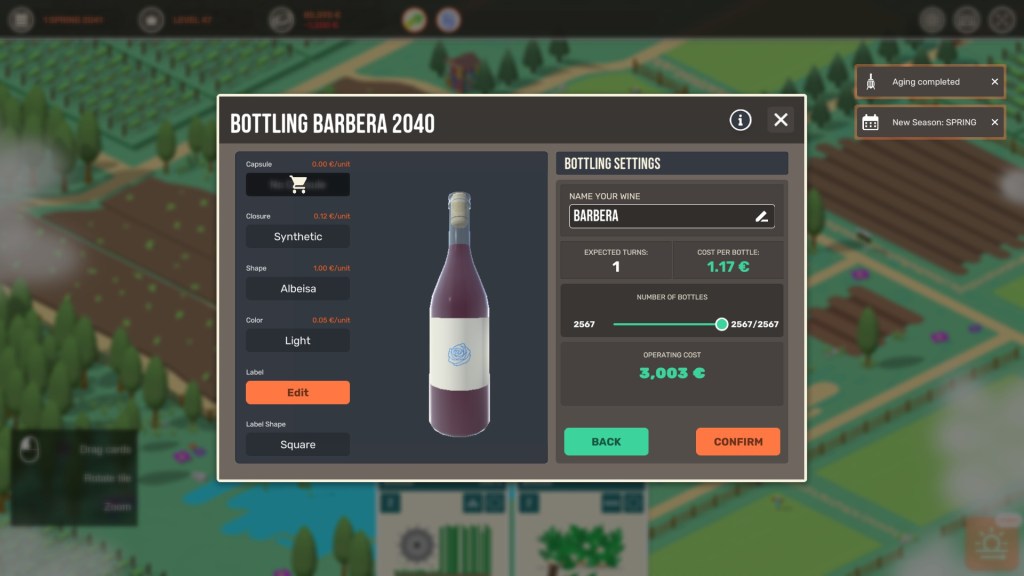Click the pencil icon to rename wine
Image resolution: width=1024 pixels, height=576 pixels.
pos(761,216)
